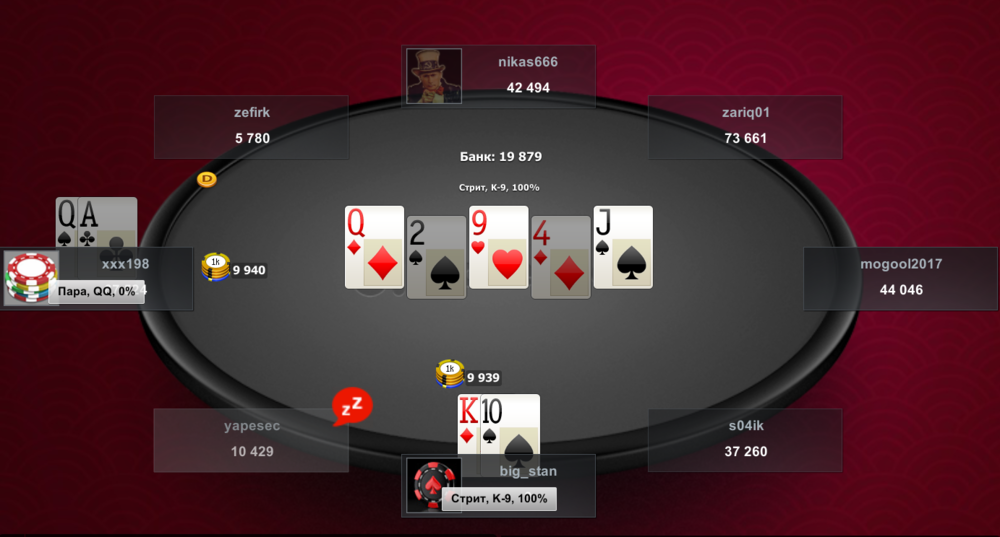
Task: Select the s04ik player seat
Action: (x=745, y=439)
